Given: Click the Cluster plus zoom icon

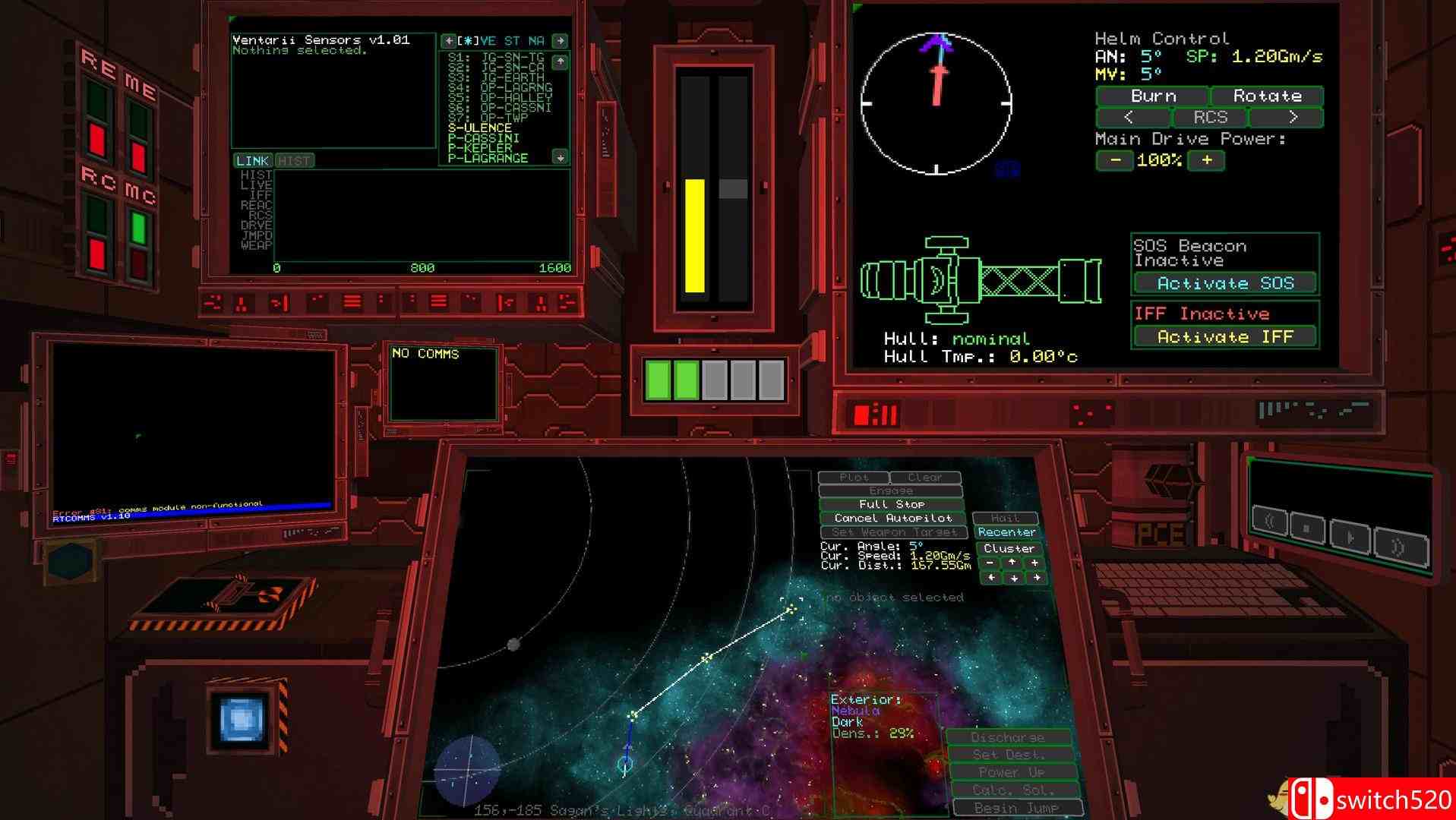Looking at the screenshot, I should (x=1034, y=563).
